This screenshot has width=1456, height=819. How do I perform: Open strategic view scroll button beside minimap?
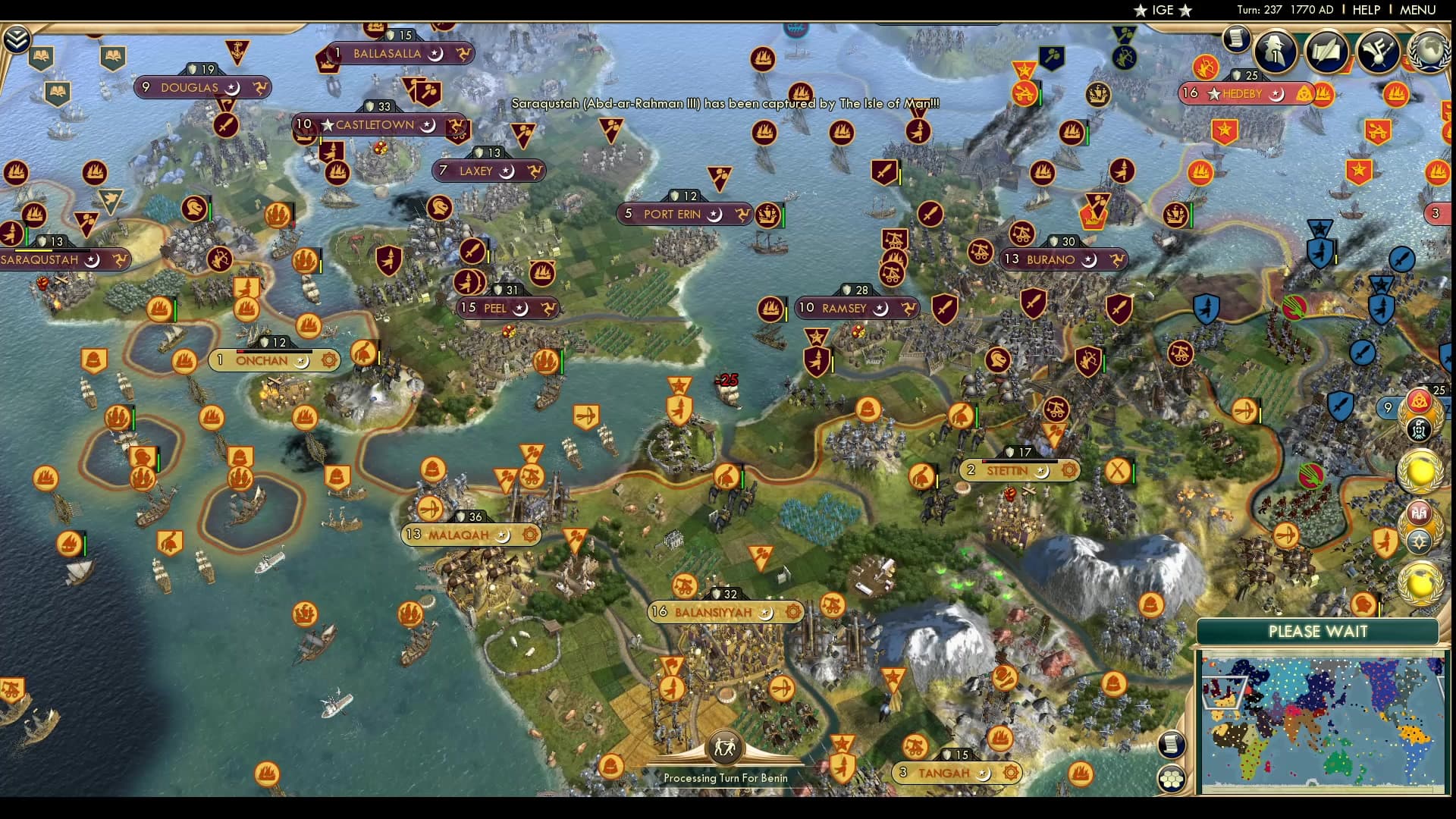pos(1172,744)
